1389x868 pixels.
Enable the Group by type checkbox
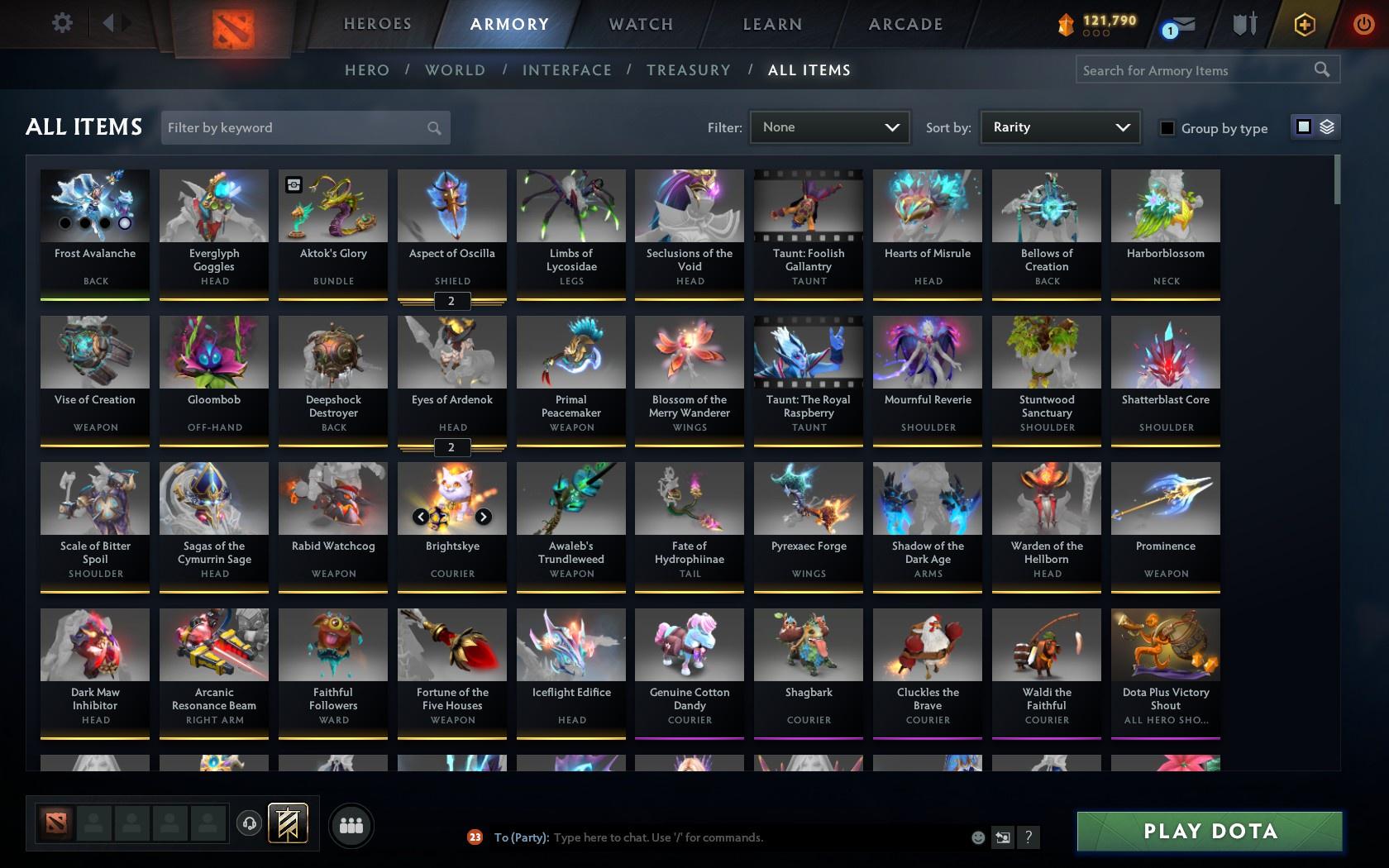pyautogui.click(x=1166, y=129)
